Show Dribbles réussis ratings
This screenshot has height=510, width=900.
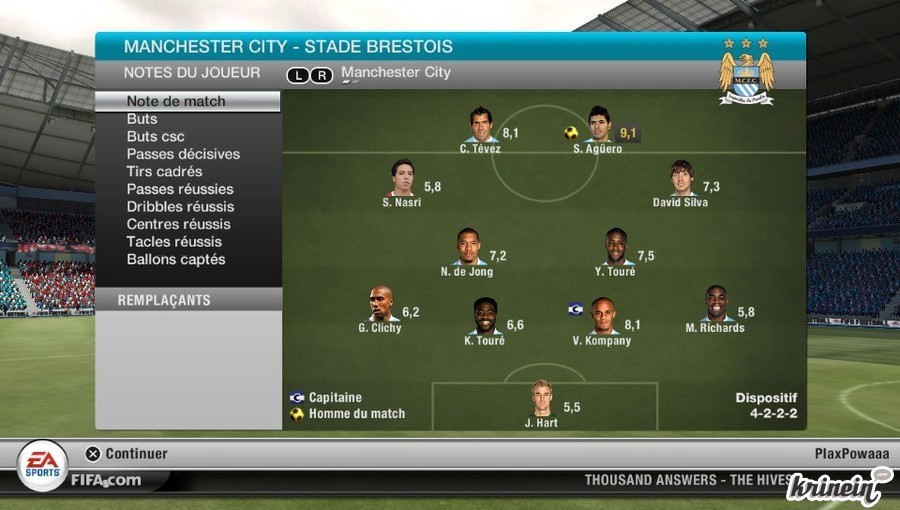point(180,207)
